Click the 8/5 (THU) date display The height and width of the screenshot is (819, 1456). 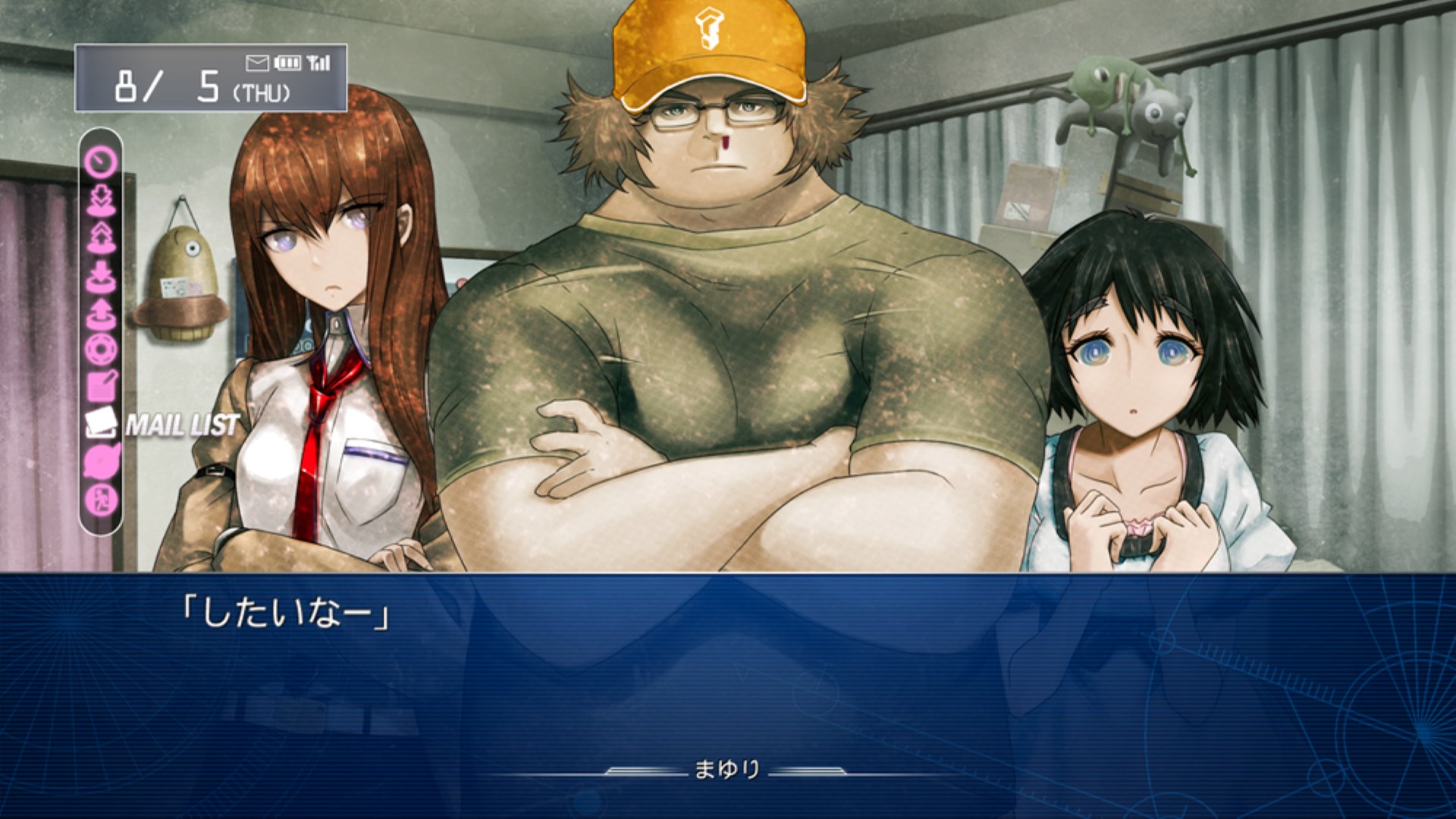(x=205, y=87)
